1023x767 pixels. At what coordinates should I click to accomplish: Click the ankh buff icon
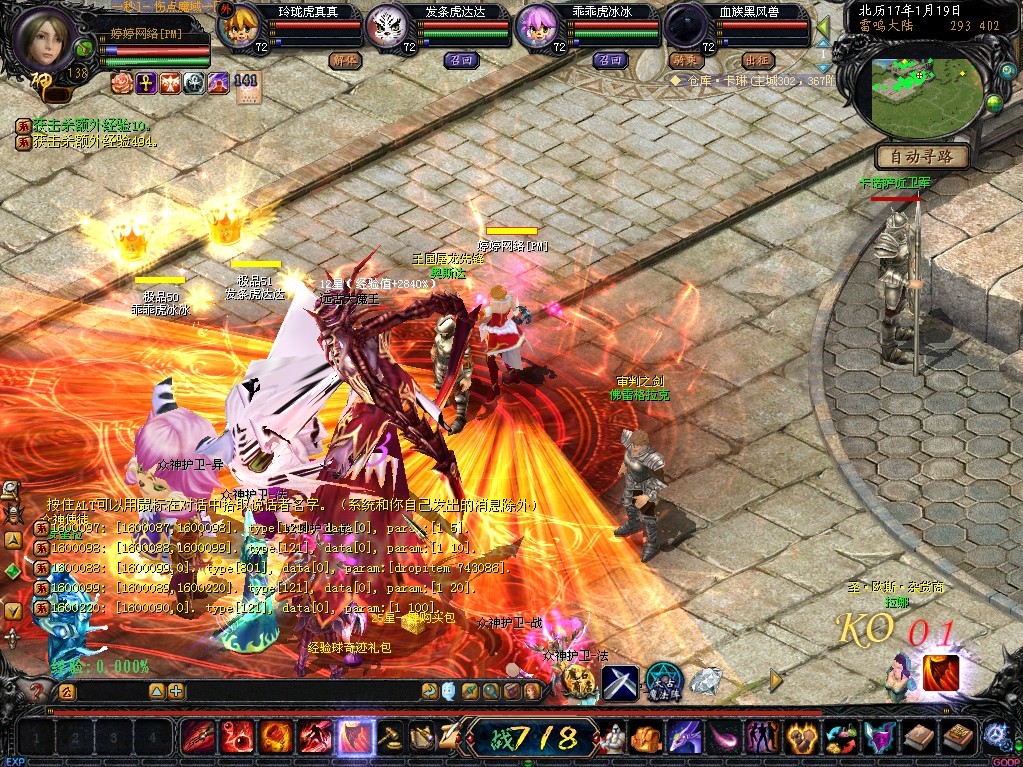coord(146,83)
